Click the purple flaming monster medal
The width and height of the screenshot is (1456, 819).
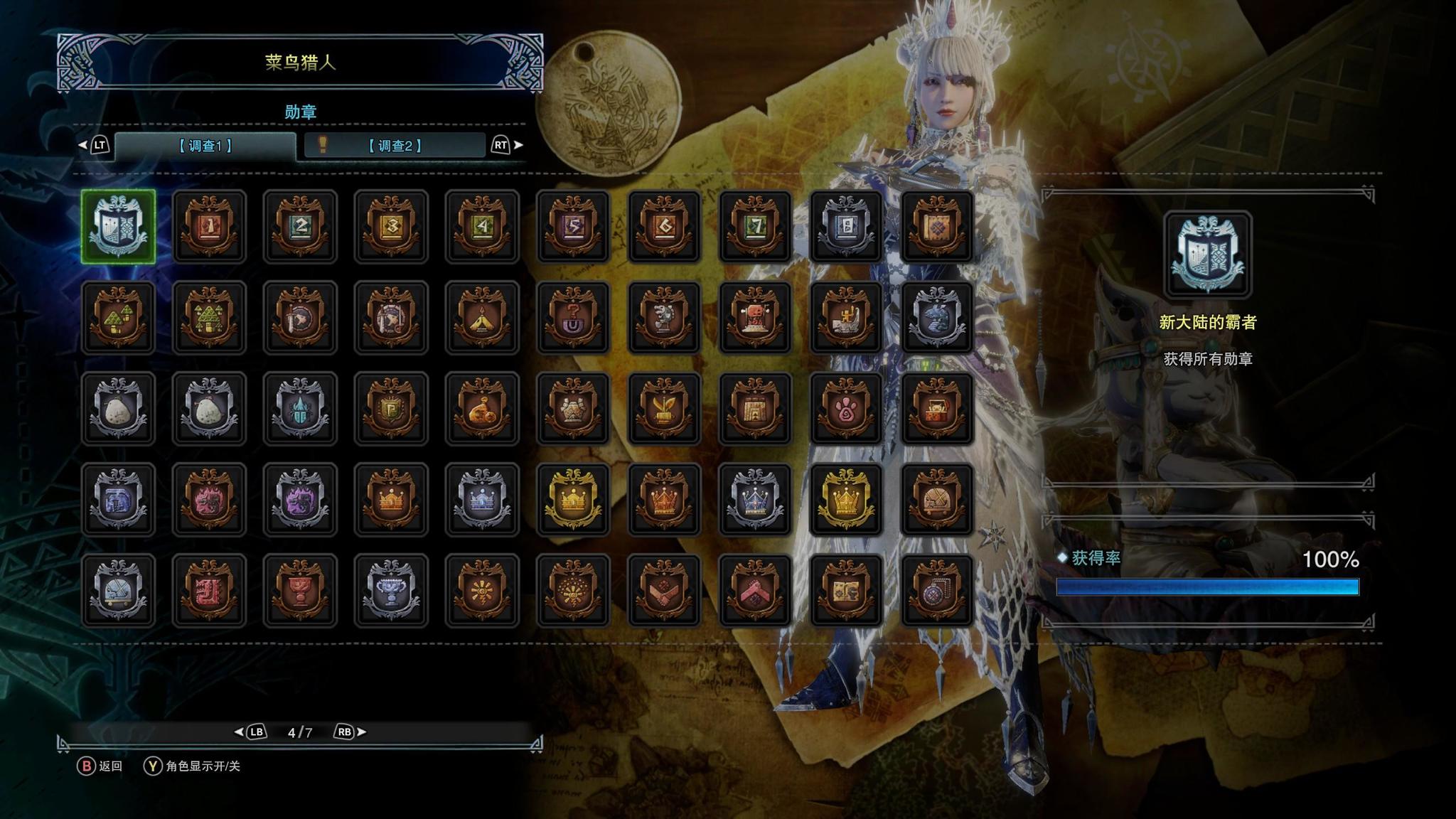(x=300, y=500)
